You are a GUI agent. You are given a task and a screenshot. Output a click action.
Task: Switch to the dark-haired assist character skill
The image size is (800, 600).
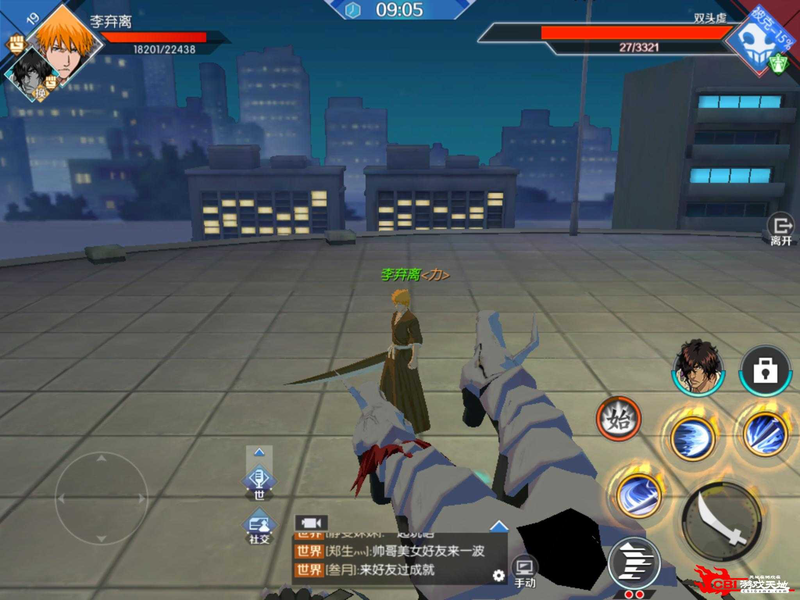pyautogui.click(x=698, y=367)
